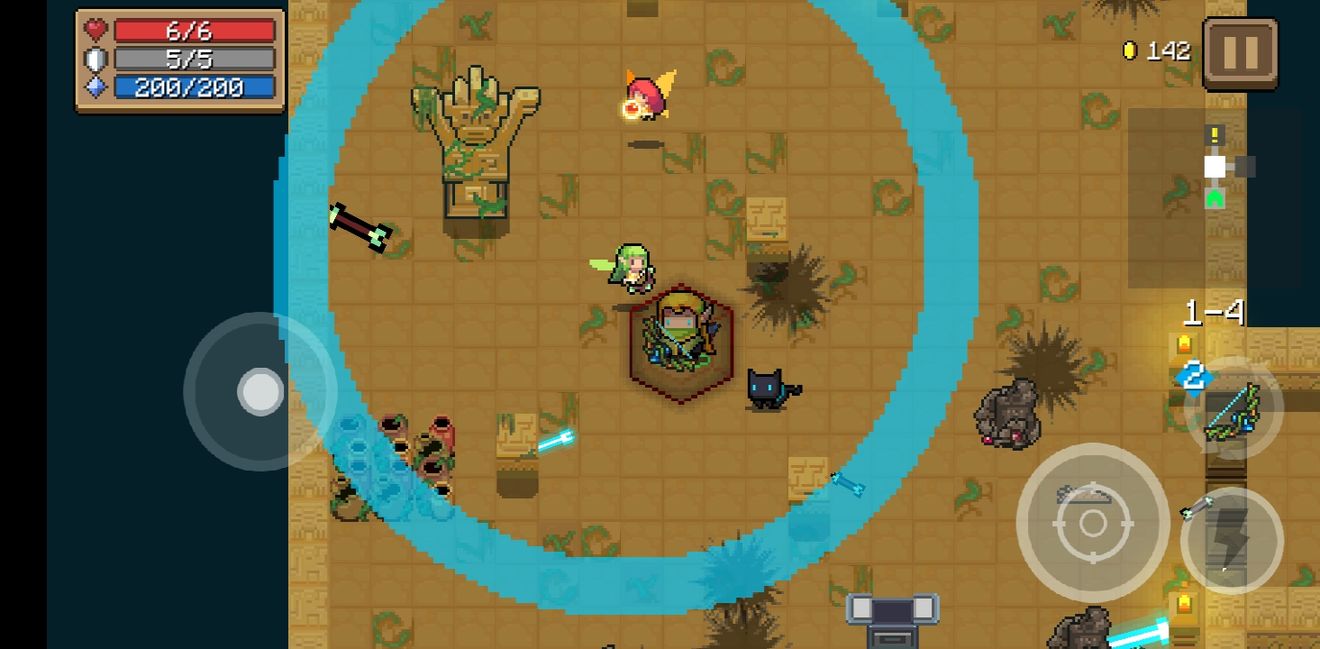Tap the crosshair attack button

[x=1092, y=522]
